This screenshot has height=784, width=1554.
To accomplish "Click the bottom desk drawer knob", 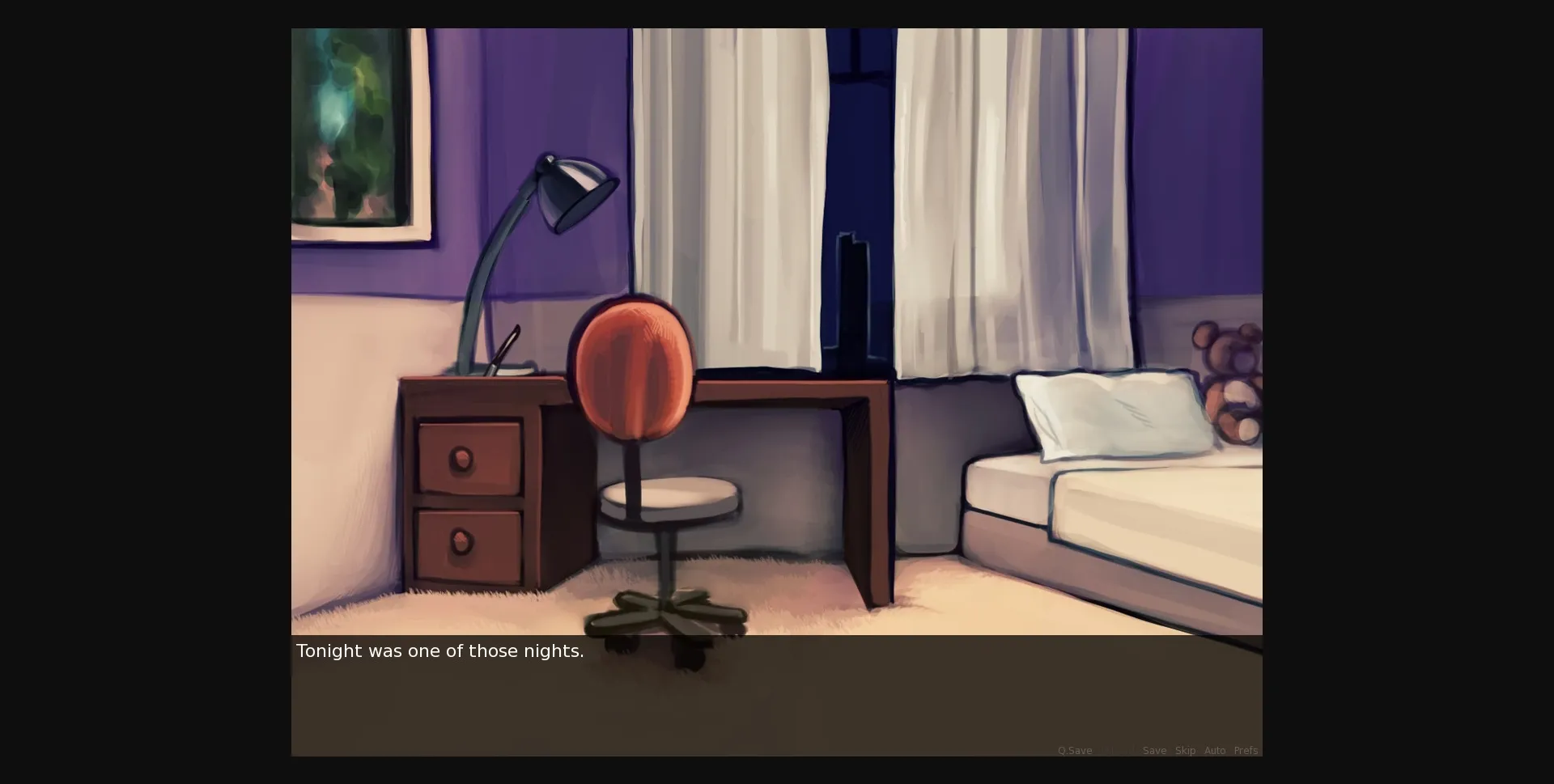I will click(460, 542).
